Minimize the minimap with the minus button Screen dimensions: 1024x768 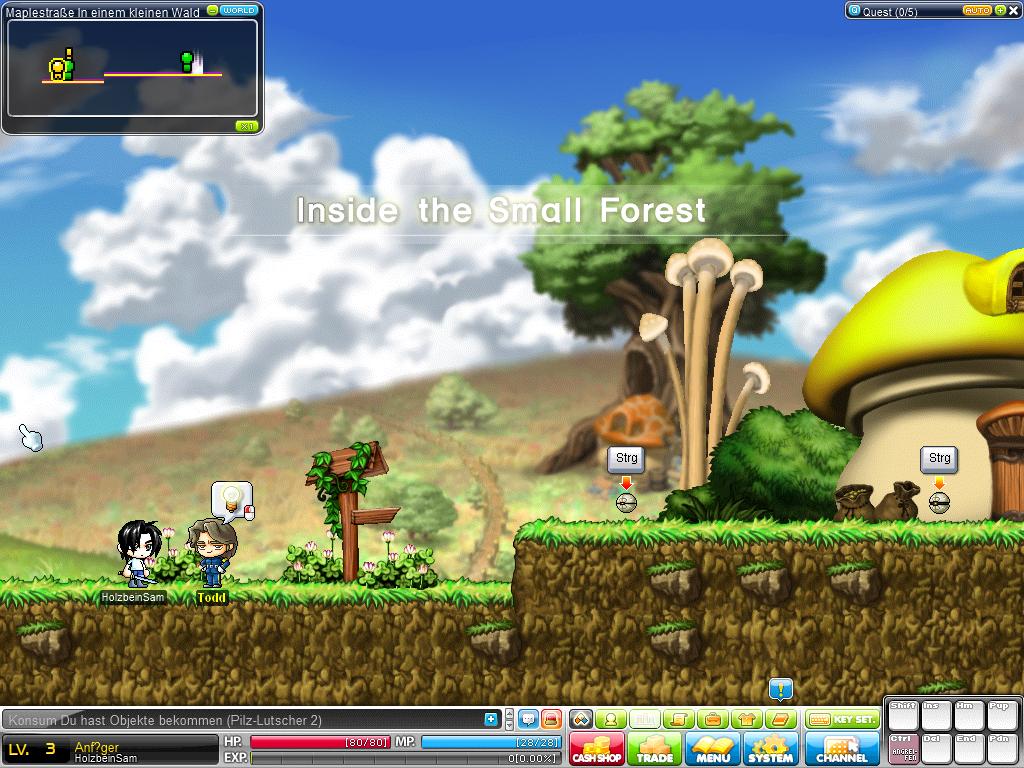tap(212, 10)
